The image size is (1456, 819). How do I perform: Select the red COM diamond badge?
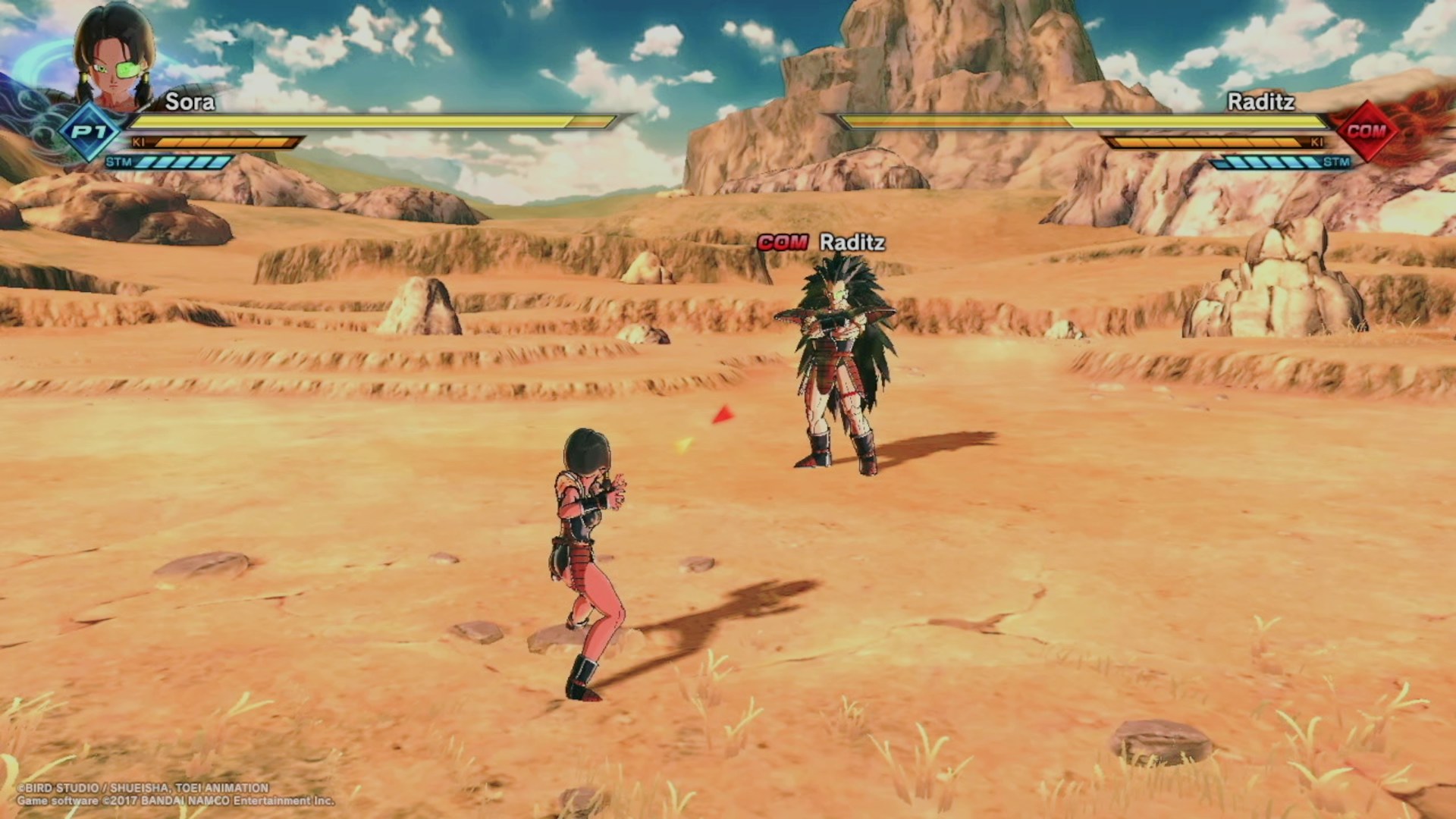[1367, 131]
